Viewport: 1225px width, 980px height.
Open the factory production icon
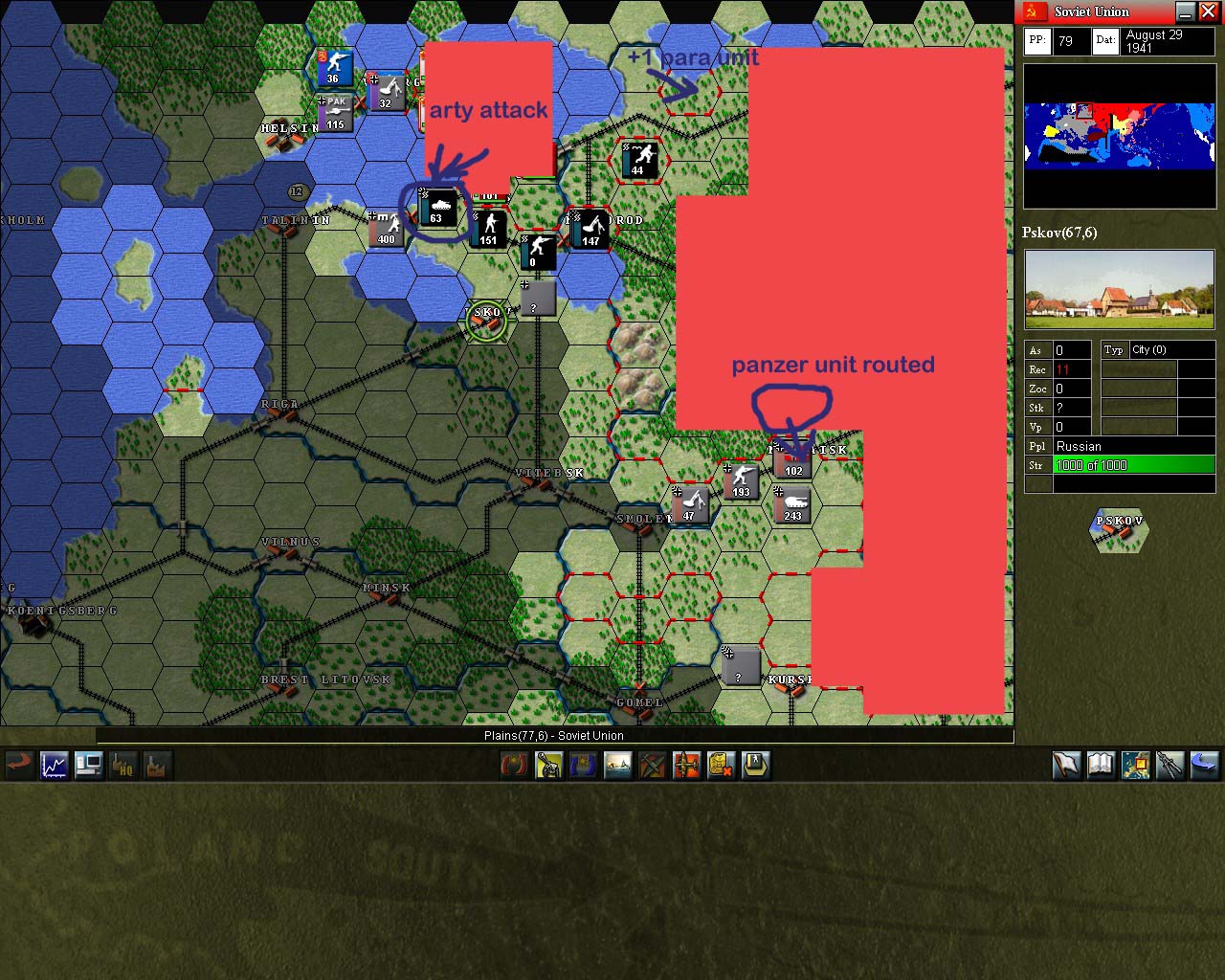click(157, 765)
